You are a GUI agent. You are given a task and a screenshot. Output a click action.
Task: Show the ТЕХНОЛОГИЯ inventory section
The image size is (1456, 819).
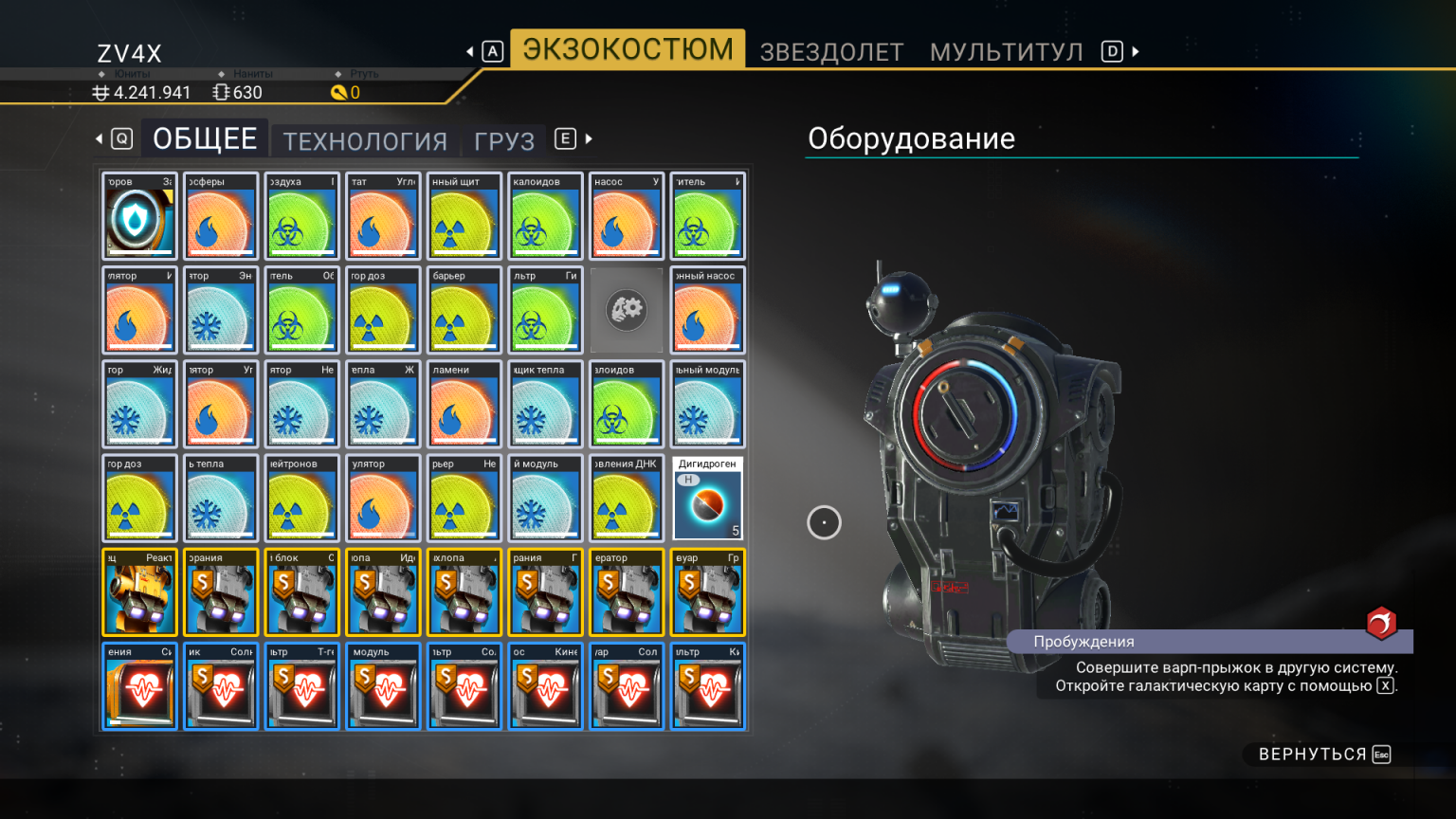coord(365,141)
